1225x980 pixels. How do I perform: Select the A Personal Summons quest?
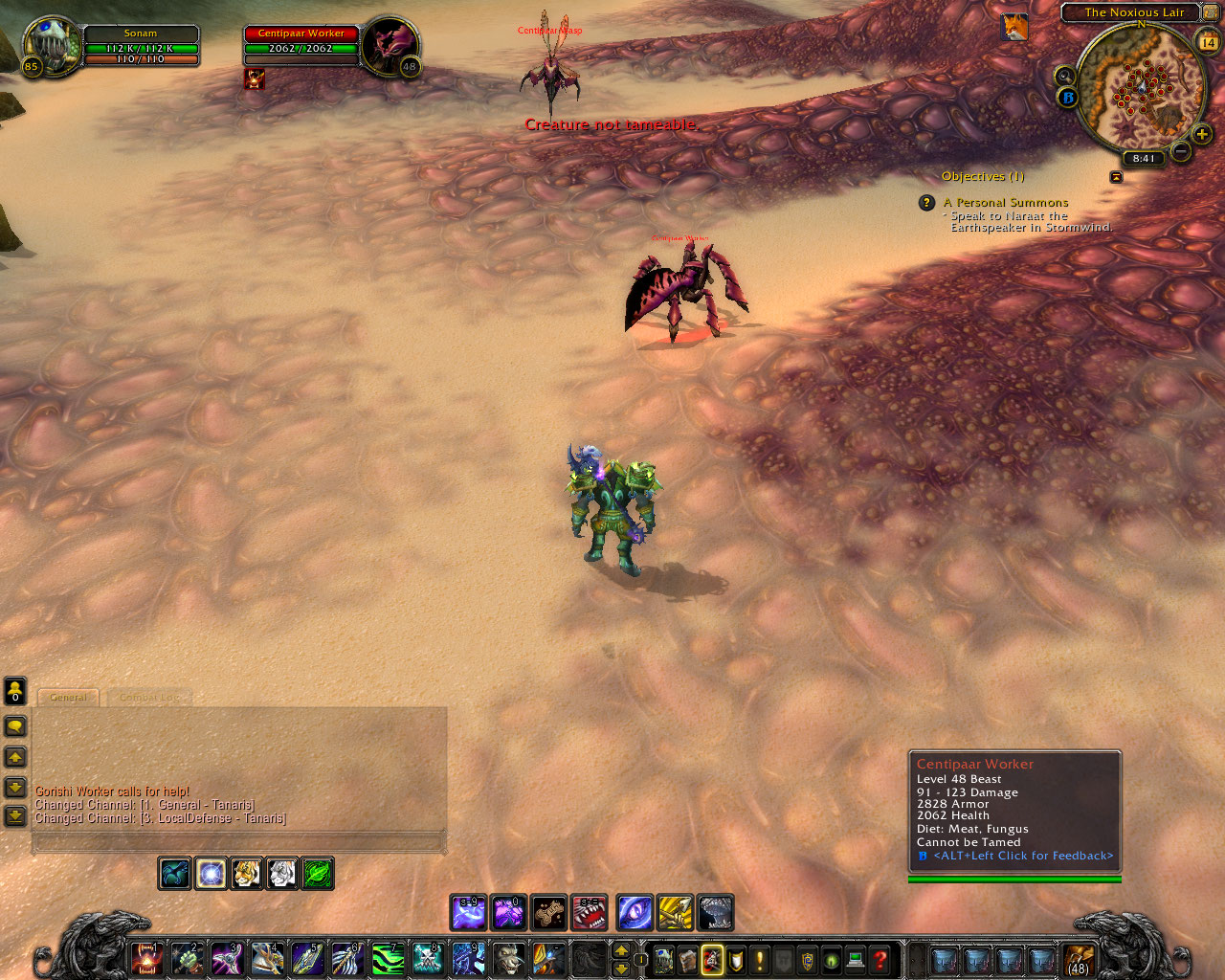point(1005,203)
